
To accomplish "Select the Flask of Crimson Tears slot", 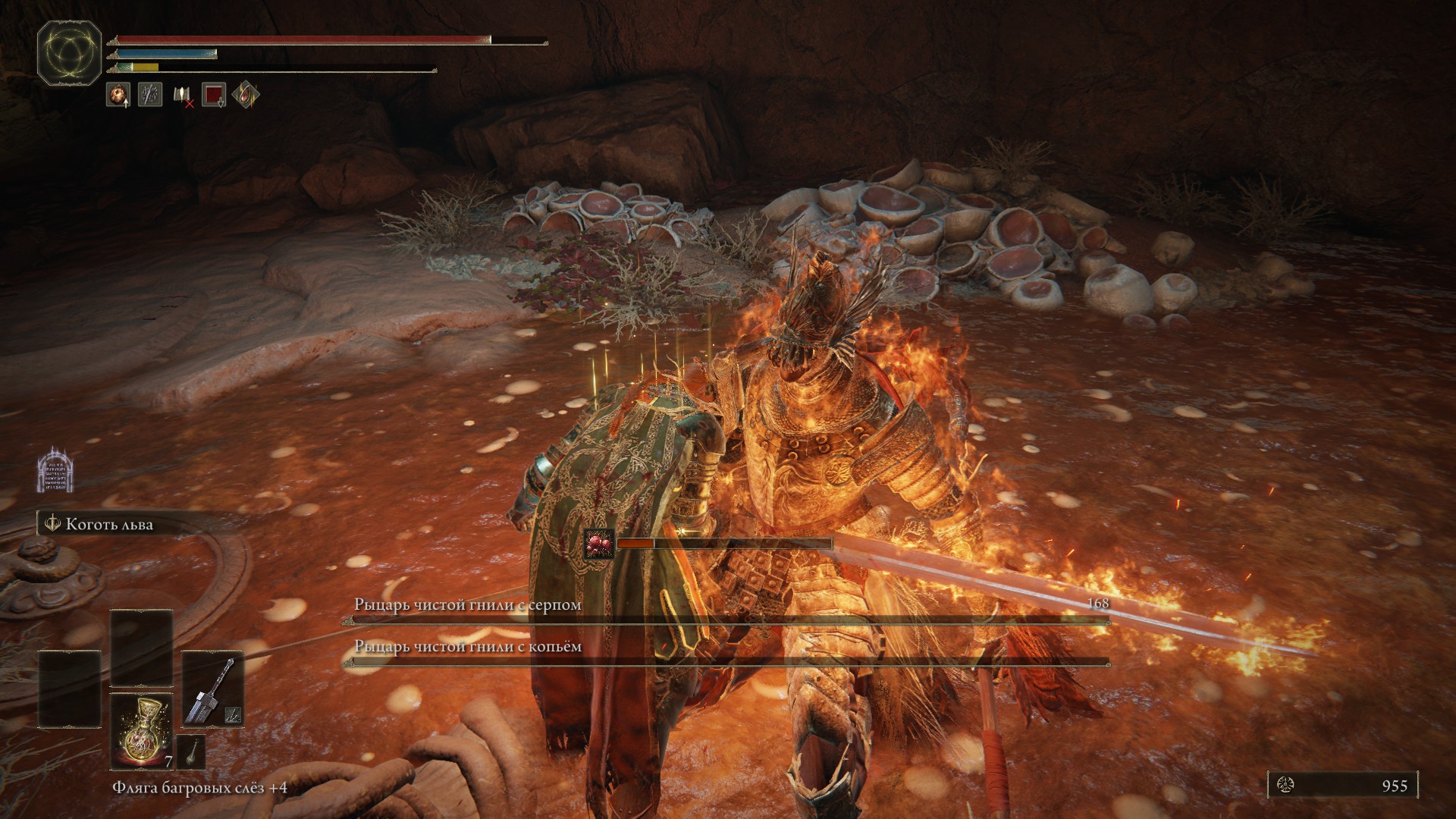I will 141,730.
